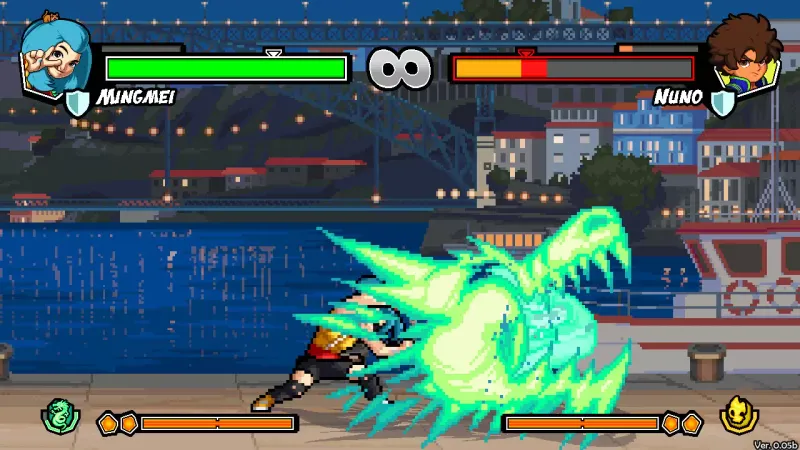Click the shield icon beside Mingmei's name
Screen dimensions: 800x450
(78, 100)
